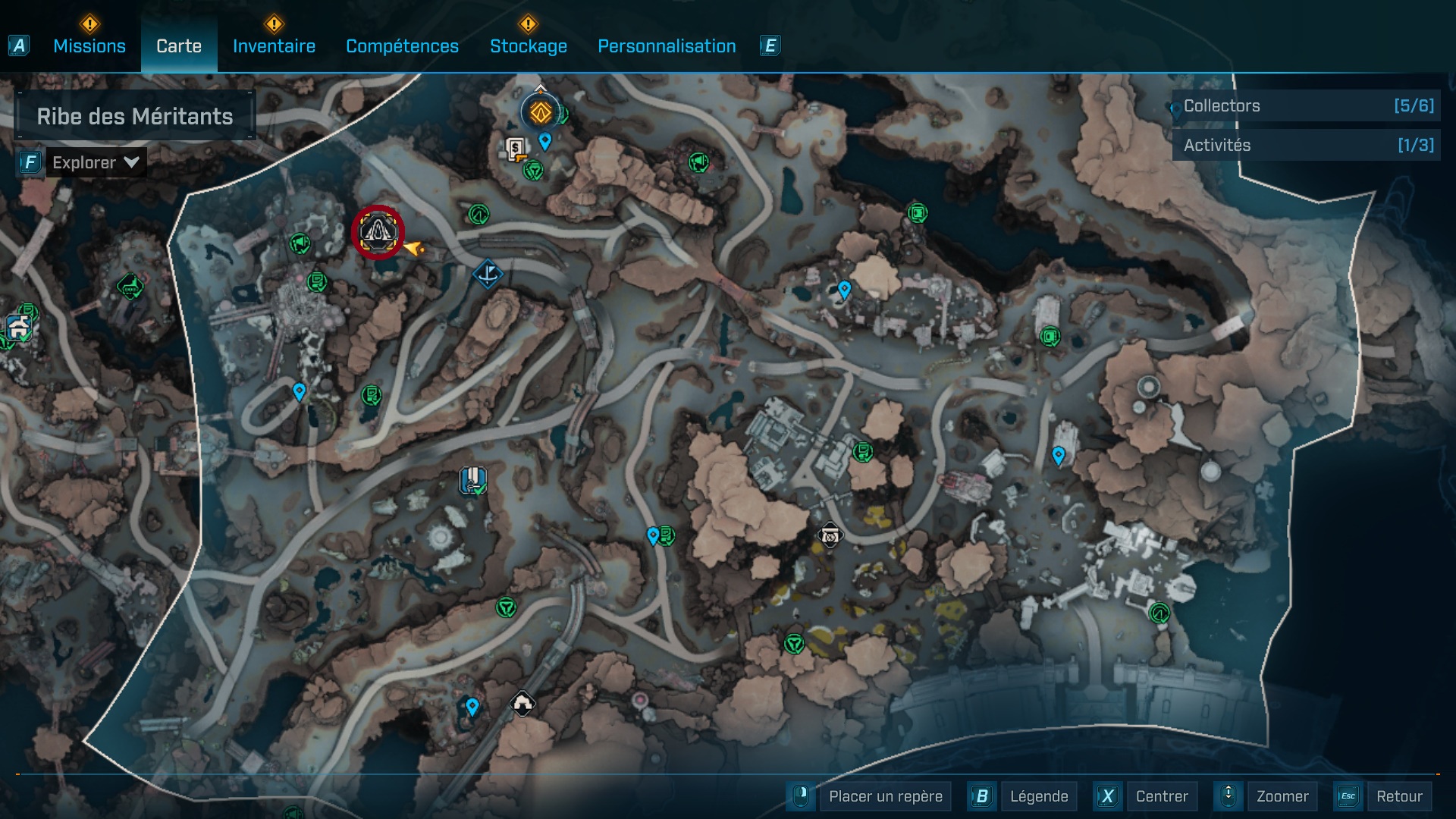Click the blue waypoint pin below mission marker
This screenshot has height=819, width=1456.
tap(299, 391)
